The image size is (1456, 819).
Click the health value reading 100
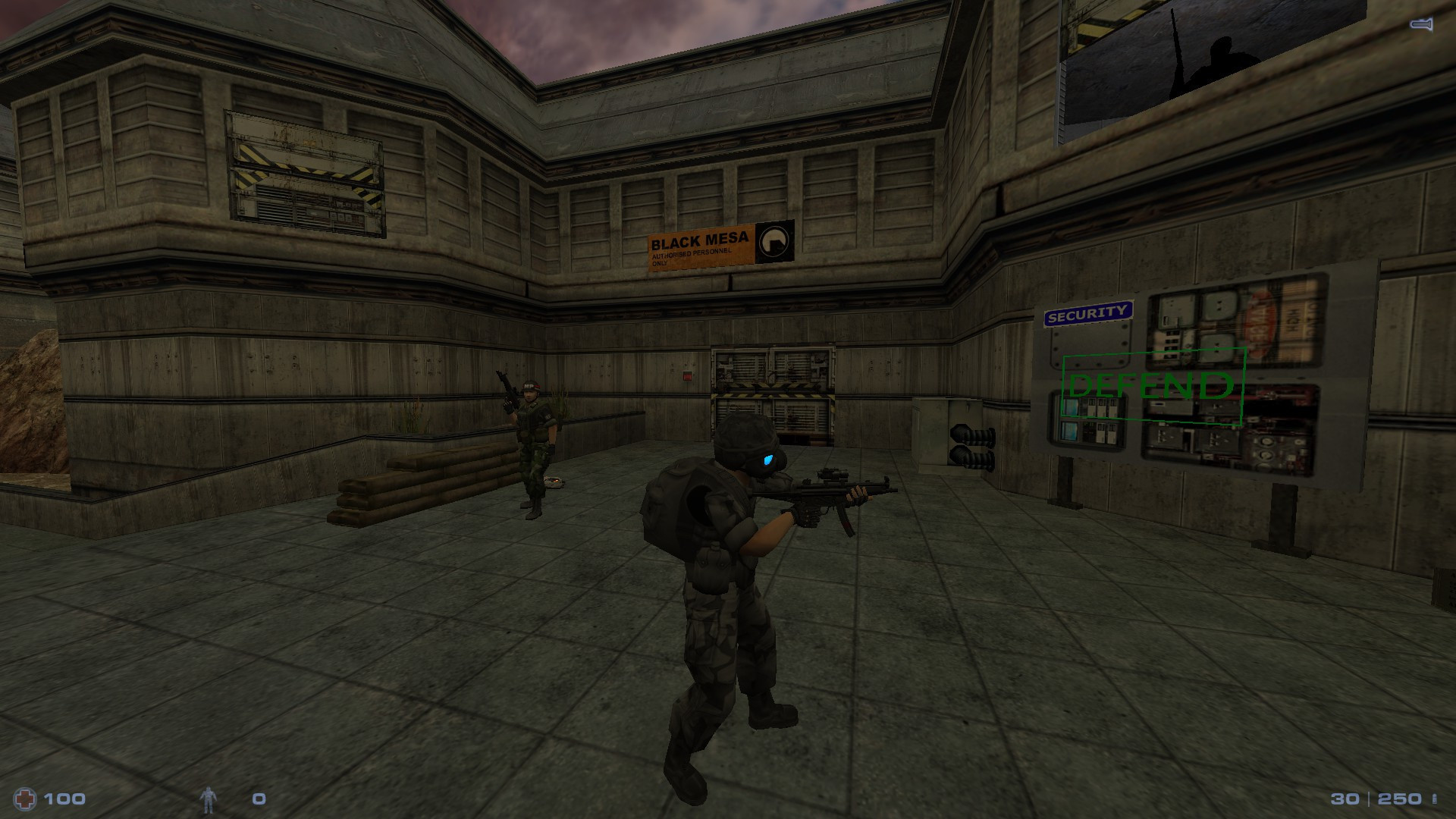point(64,797)
